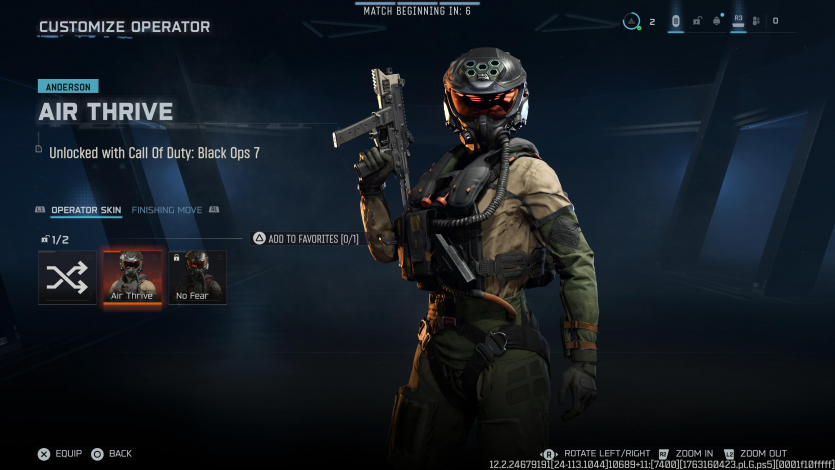
Task: Click the open padlock icon in top bar
Action: point(697,20)
